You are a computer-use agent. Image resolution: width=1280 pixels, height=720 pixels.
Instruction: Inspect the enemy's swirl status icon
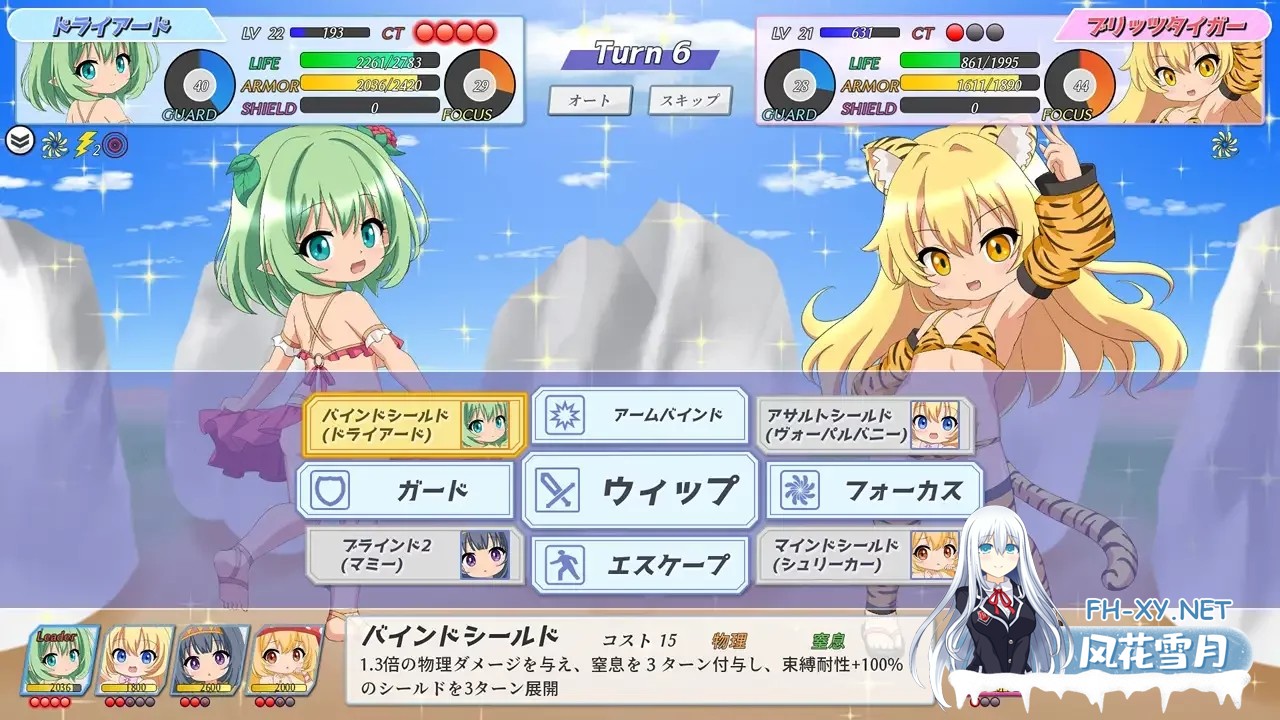tap(1224, 144)
